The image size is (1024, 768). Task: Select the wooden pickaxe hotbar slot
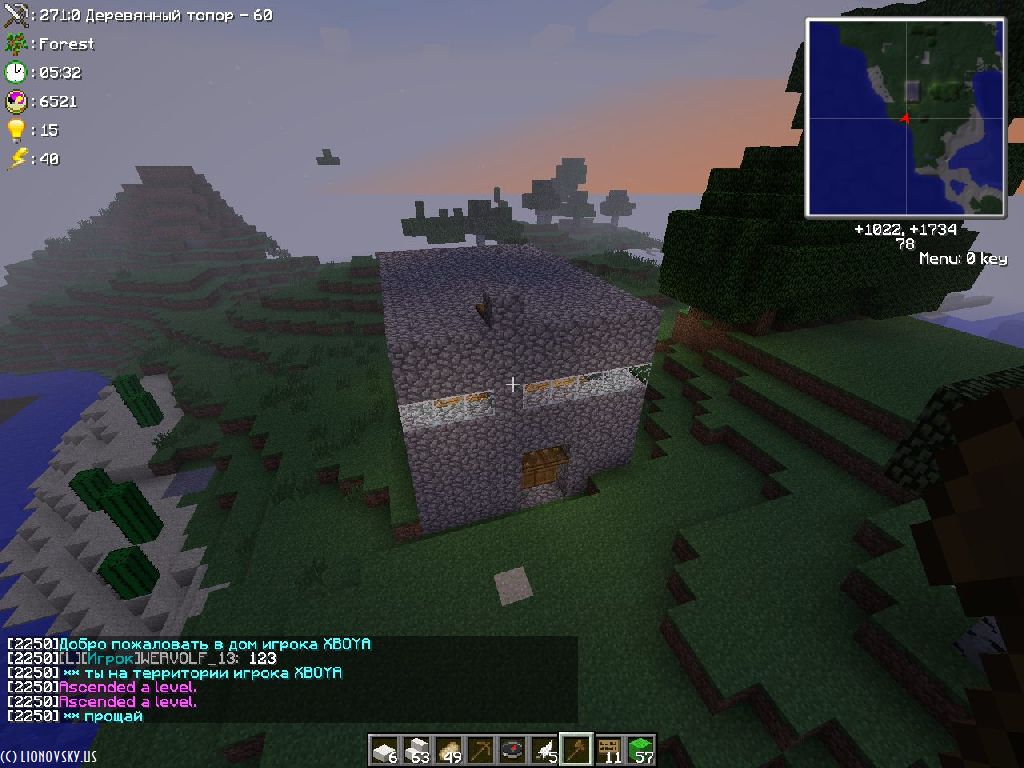482,749
